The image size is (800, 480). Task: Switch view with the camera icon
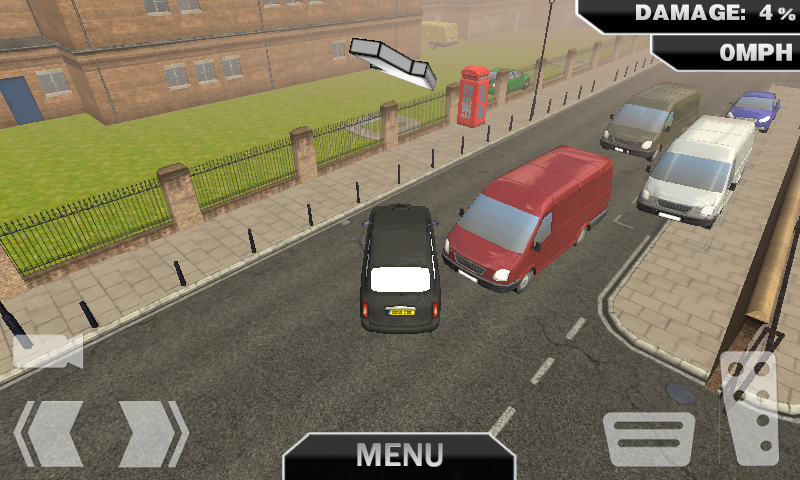tap(47, 351)
